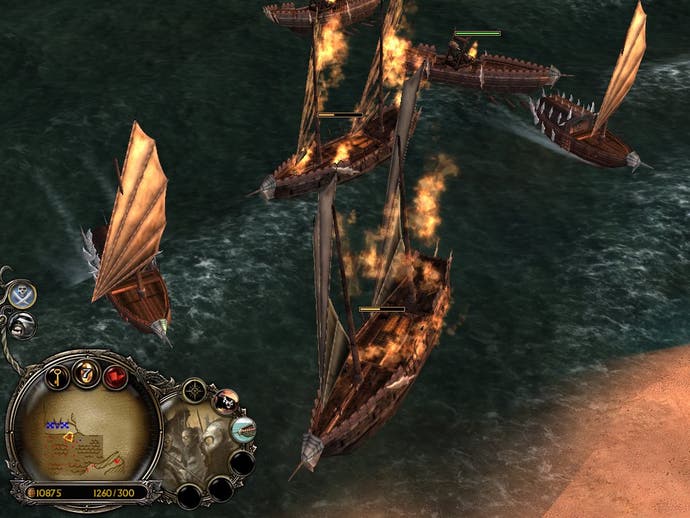Choose the ship command icon
The width and height of the screenshot is (690, 518).
243,430
